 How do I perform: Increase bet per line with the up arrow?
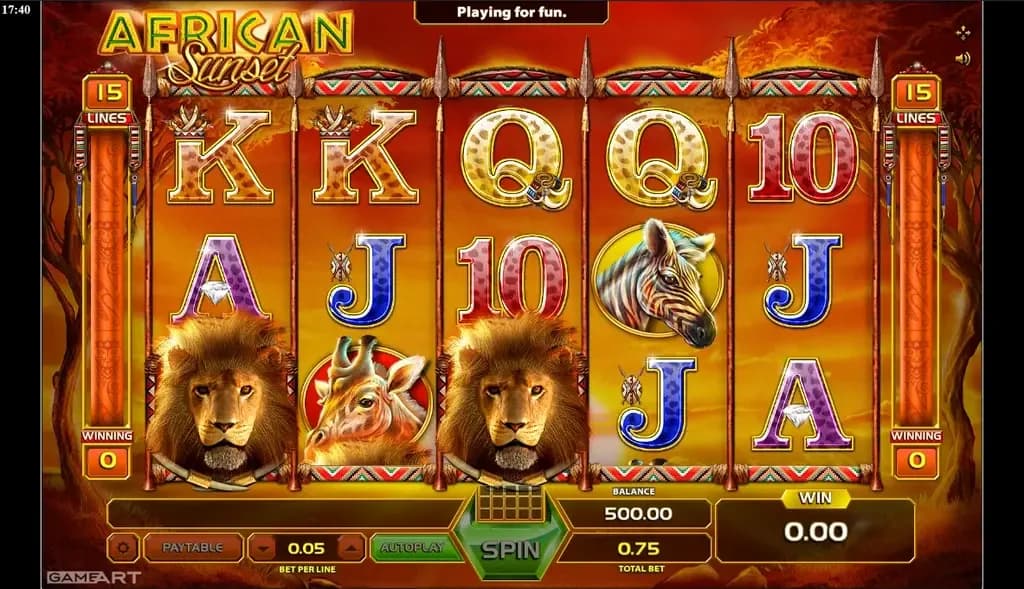[x=351, y=548]
